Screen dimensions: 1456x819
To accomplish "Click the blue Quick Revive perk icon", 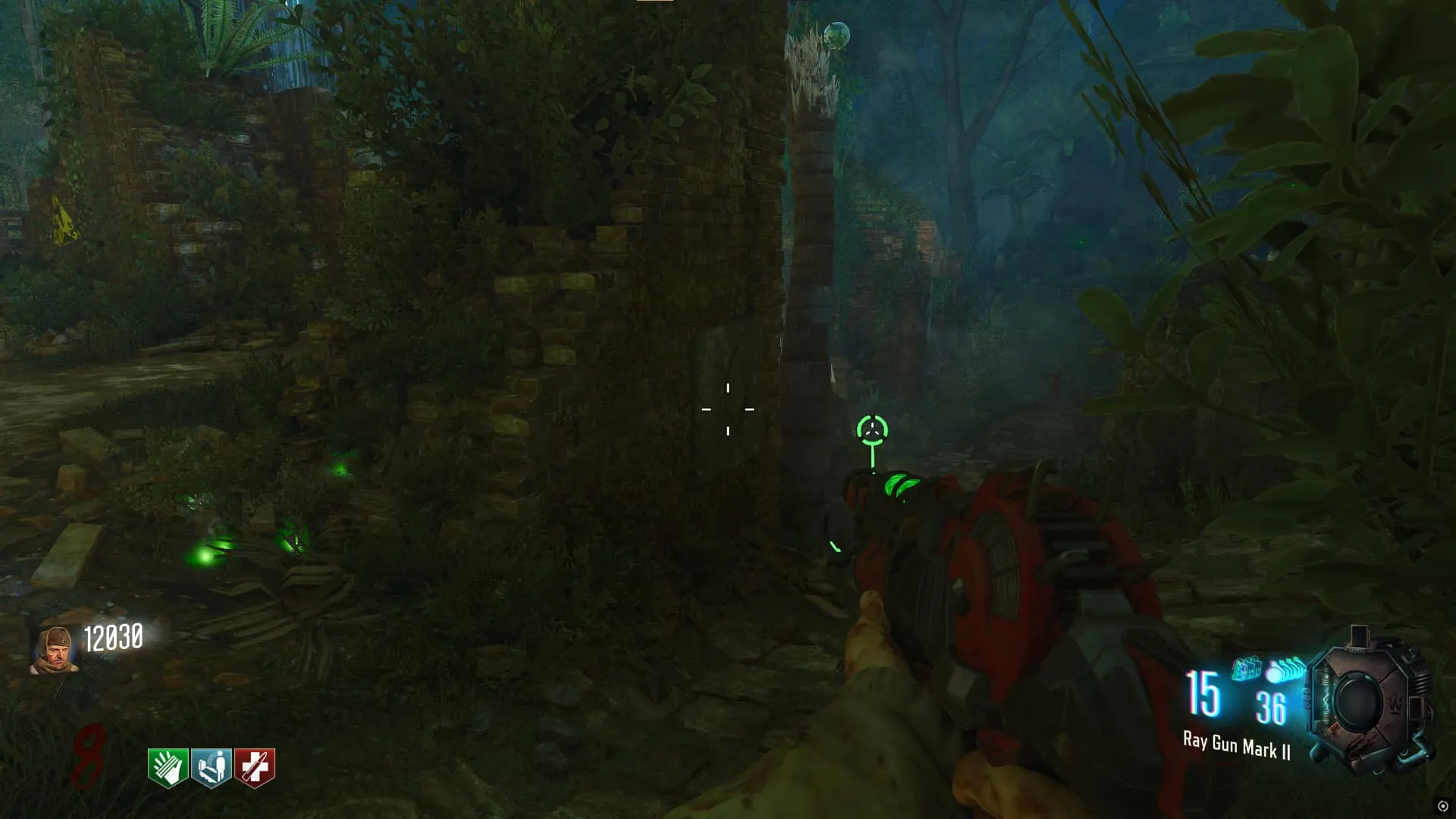I will point(211,767).
